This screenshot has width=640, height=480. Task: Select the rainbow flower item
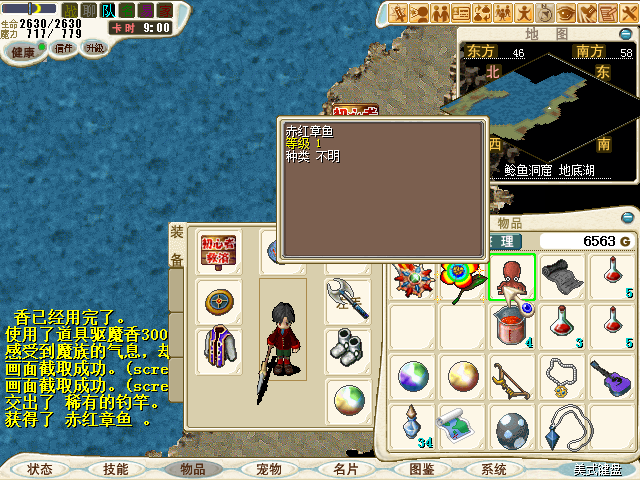click(462, 275)
